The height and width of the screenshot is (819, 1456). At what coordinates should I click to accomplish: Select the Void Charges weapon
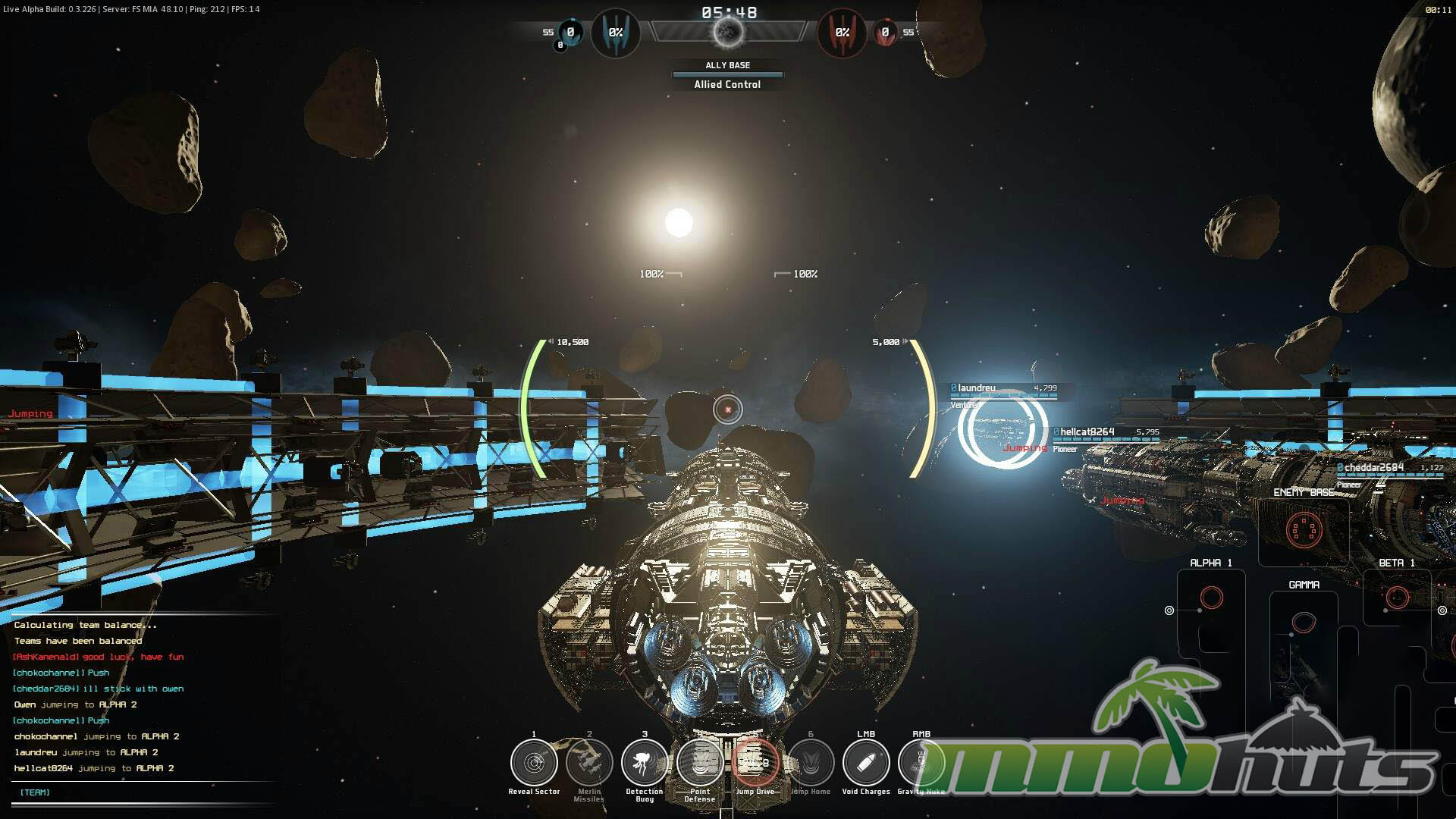pos(866,763)
